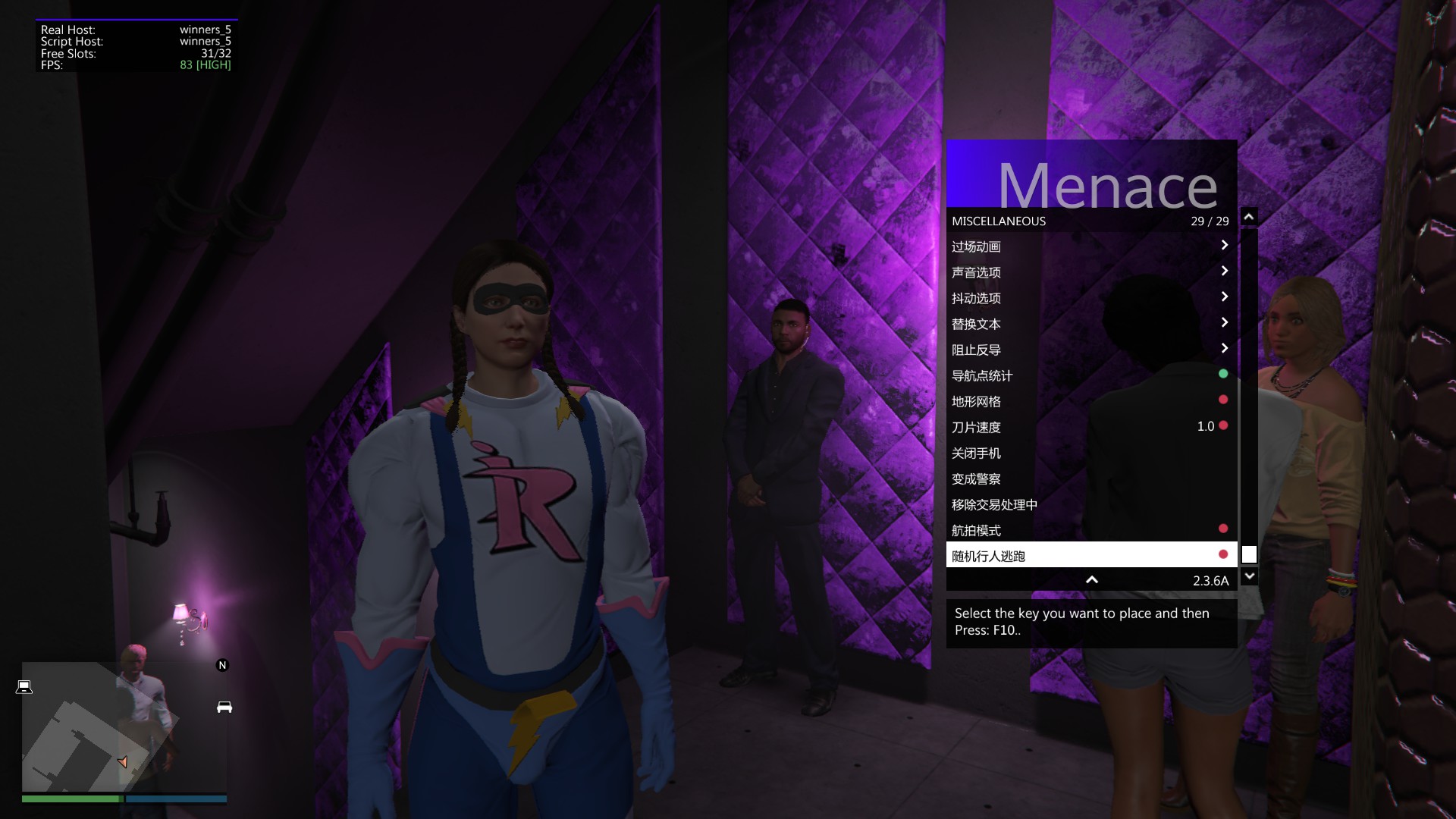This screenshot has height=819, width=1456.
Task: Select the 关闭手机 entry
Action: coord(1090,453)
